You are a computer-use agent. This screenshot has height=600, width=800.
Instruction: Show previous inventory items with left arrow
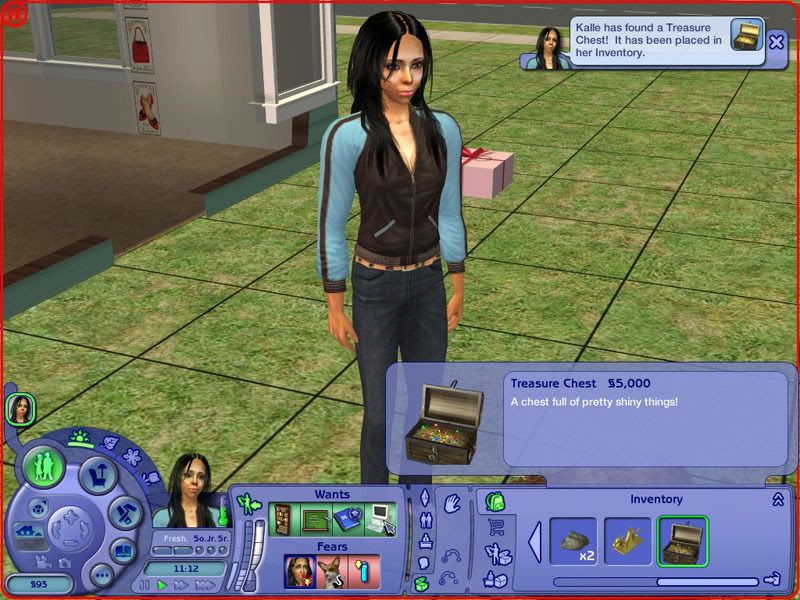(535, 541)
